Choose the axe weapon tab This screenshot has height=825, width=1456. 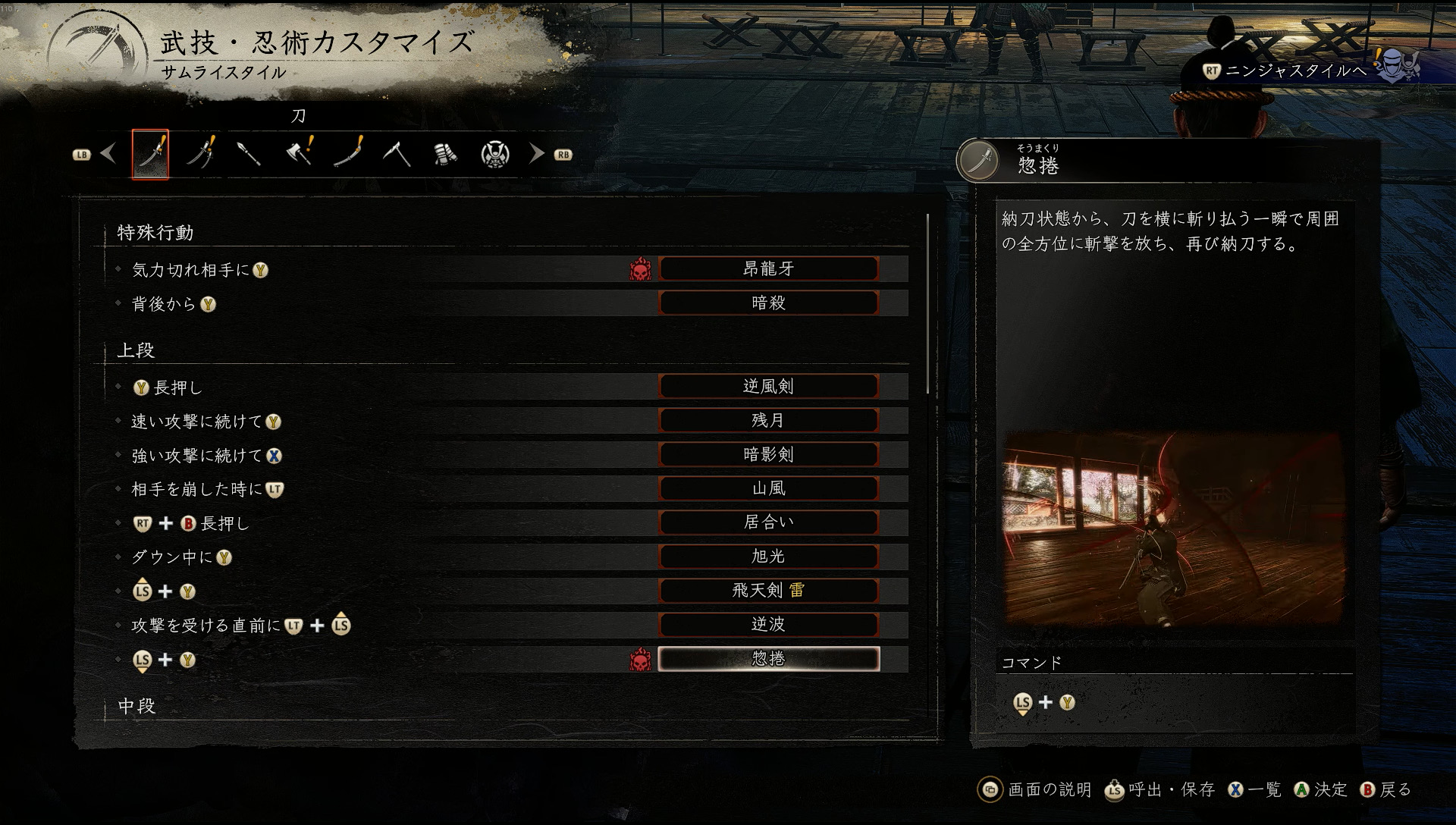[299, 154]
